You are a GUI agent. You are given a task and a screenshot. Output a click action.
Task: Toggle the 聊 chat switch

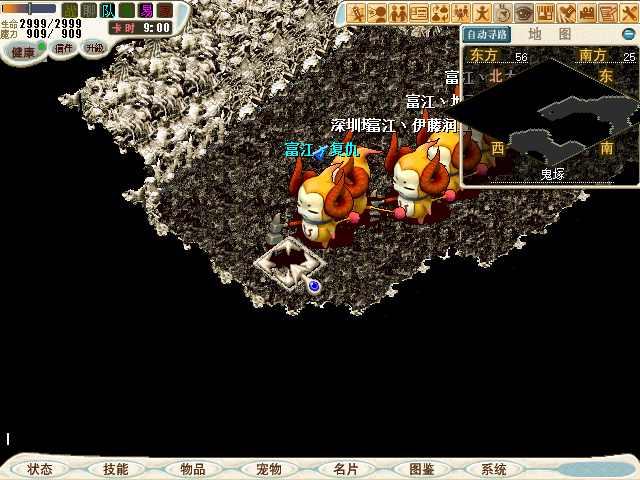click(x=89, y=10)
